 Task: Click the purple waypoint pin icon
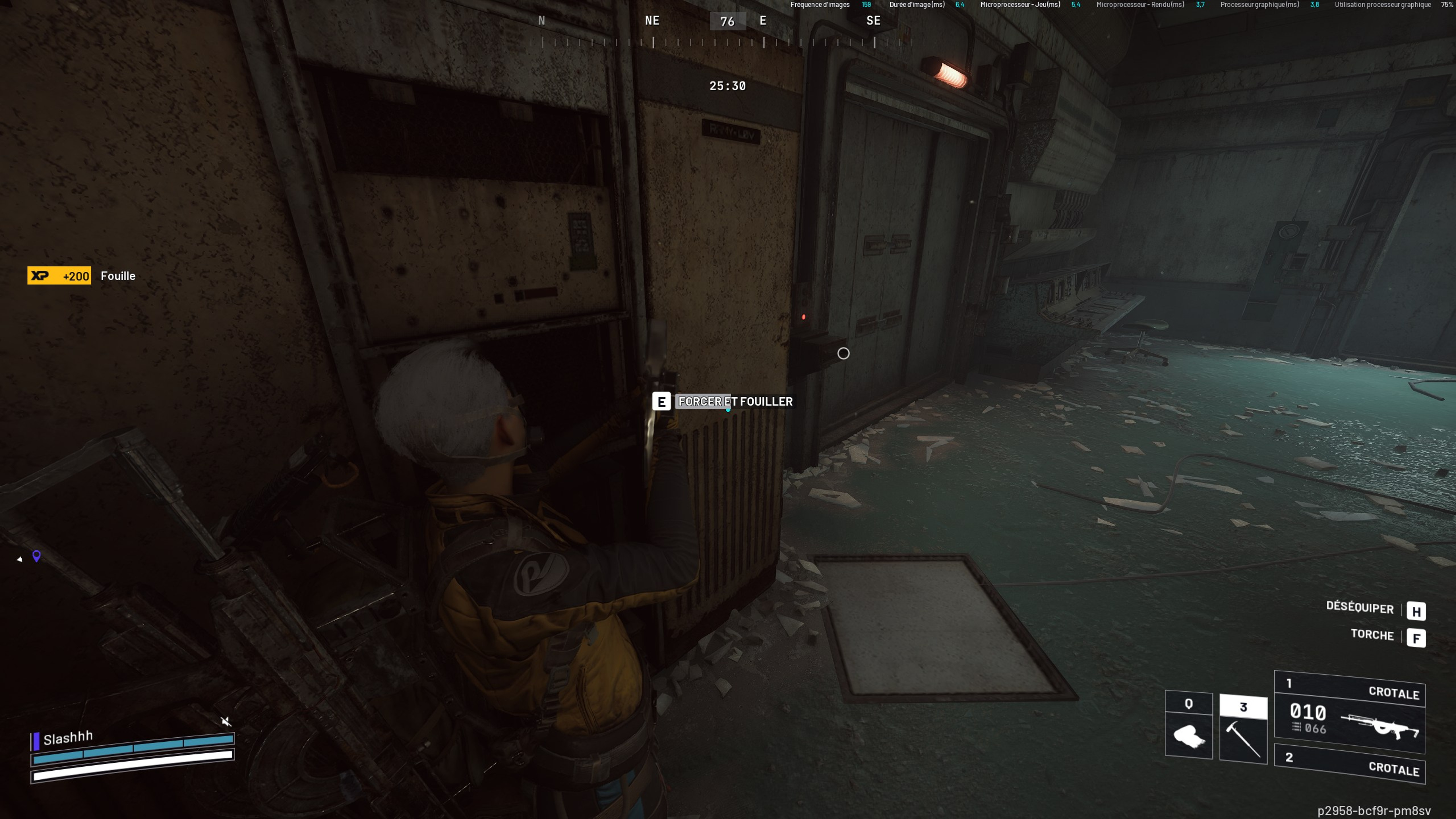[36, 557]
